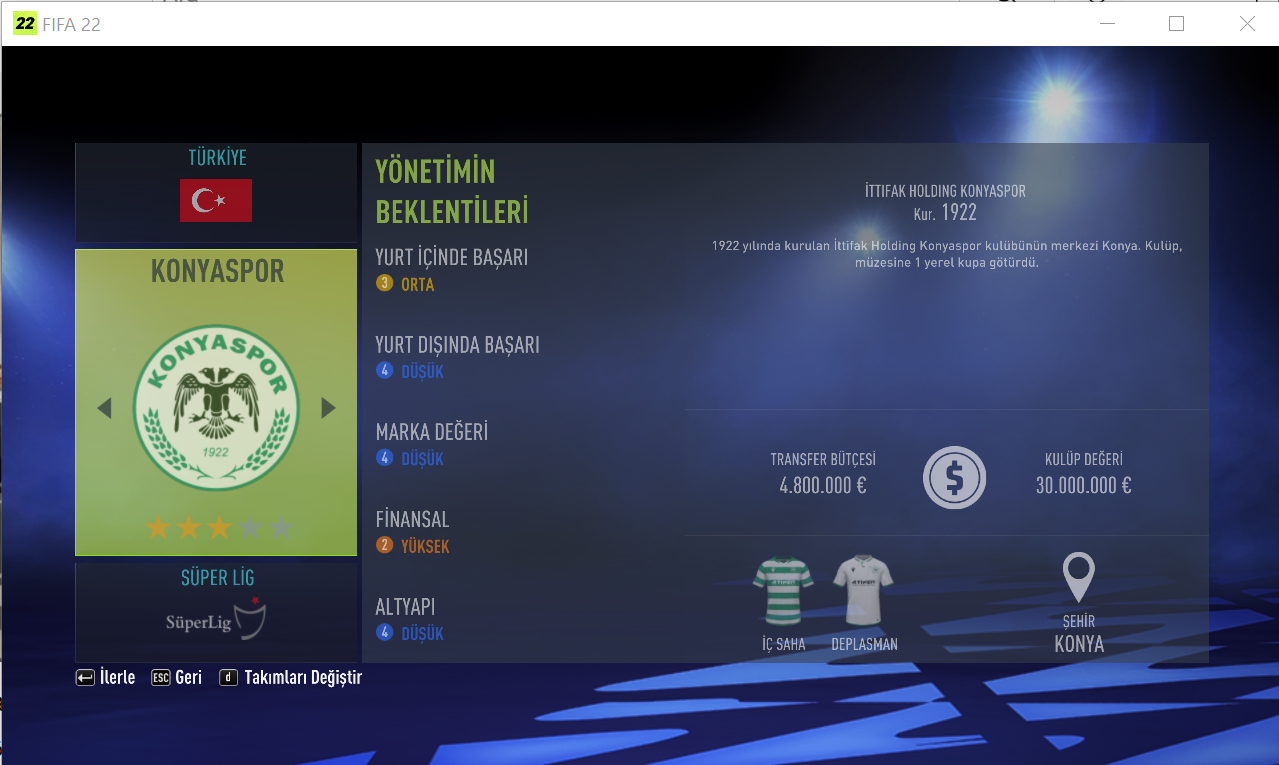This screenshot has width=1279, height=765.
Task: View the Deplasman away kit
Action: pos(863,591)
